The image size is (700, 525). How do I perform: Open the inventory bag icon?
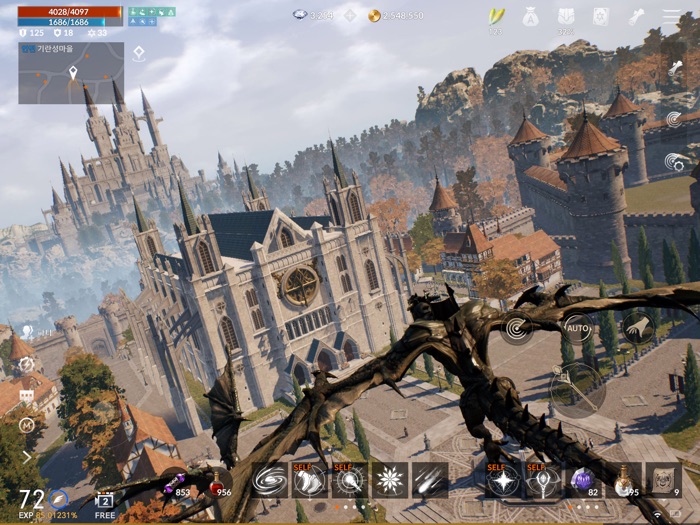[x=530, y=17]
